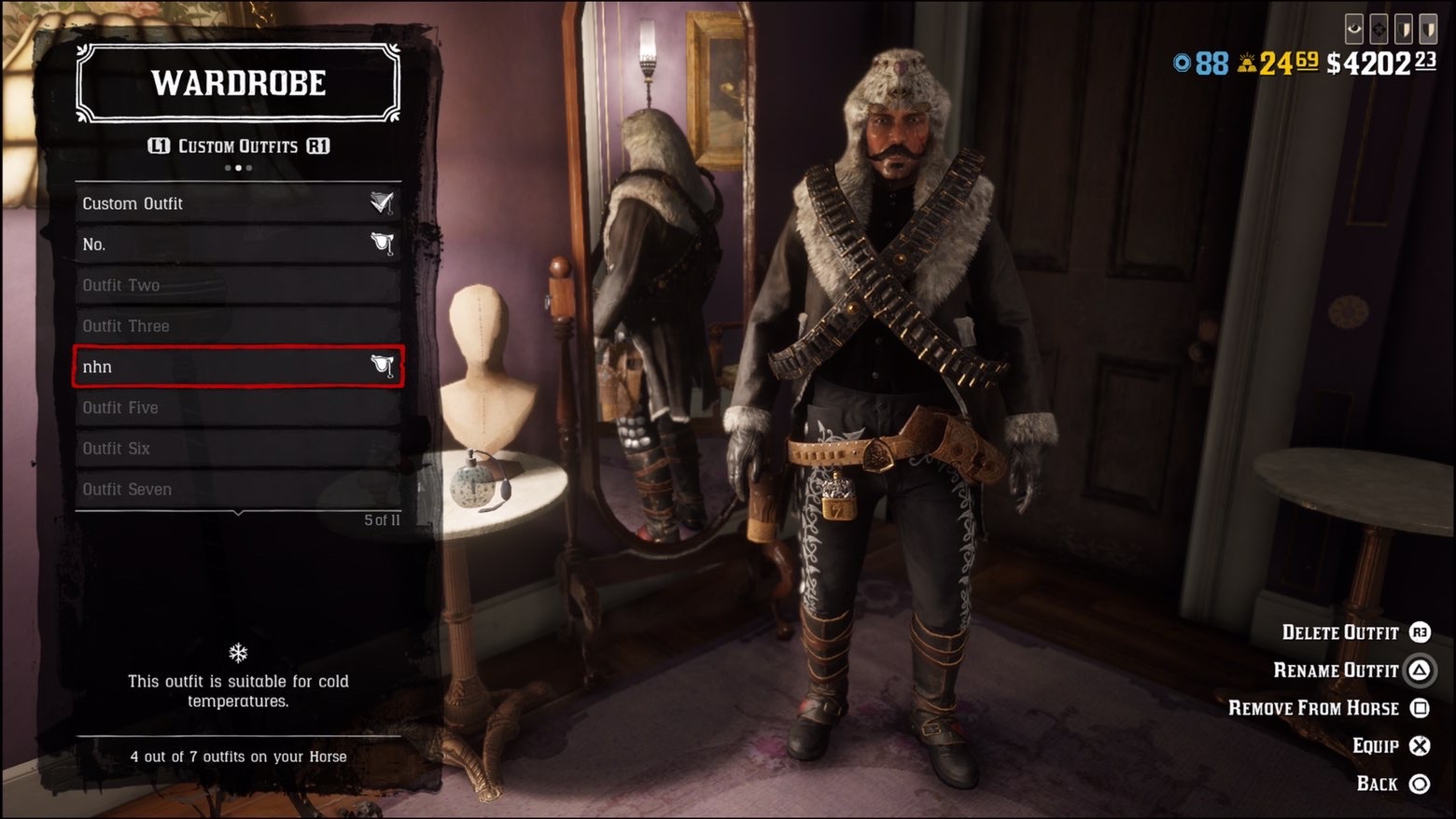Select the Outfit Six slot
1456x819 pixels.
238,449
